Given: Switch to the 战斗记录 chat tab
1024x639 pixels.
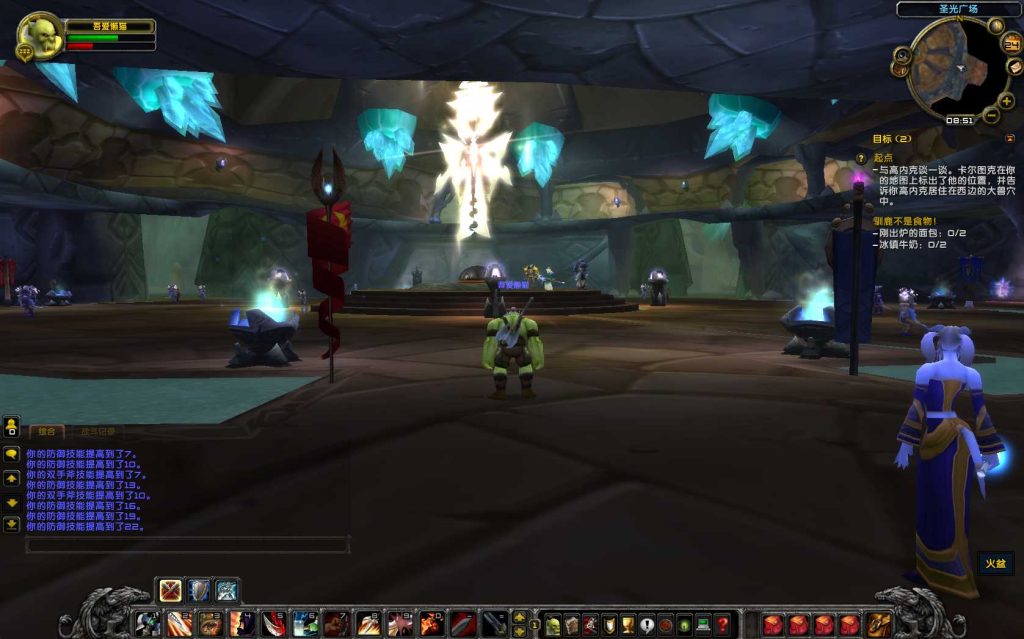Looking at the screenshot, I should point(98,431).
